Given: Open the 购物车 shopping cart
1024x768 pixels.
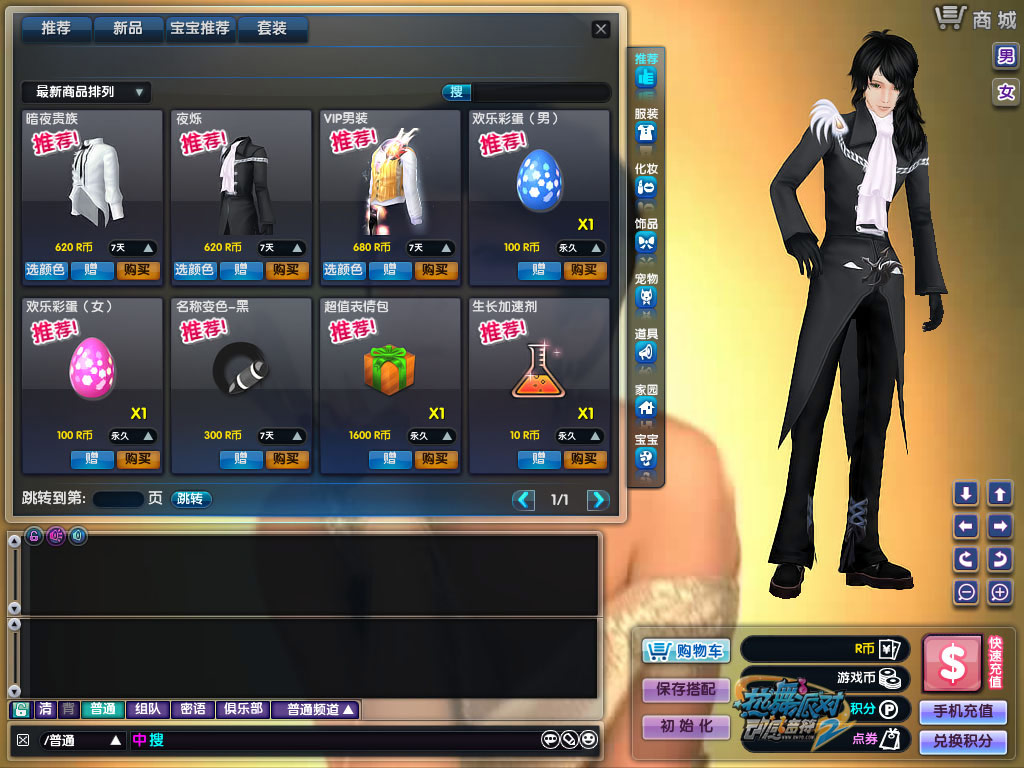Looking at the screenshot, I should point(687,651).
